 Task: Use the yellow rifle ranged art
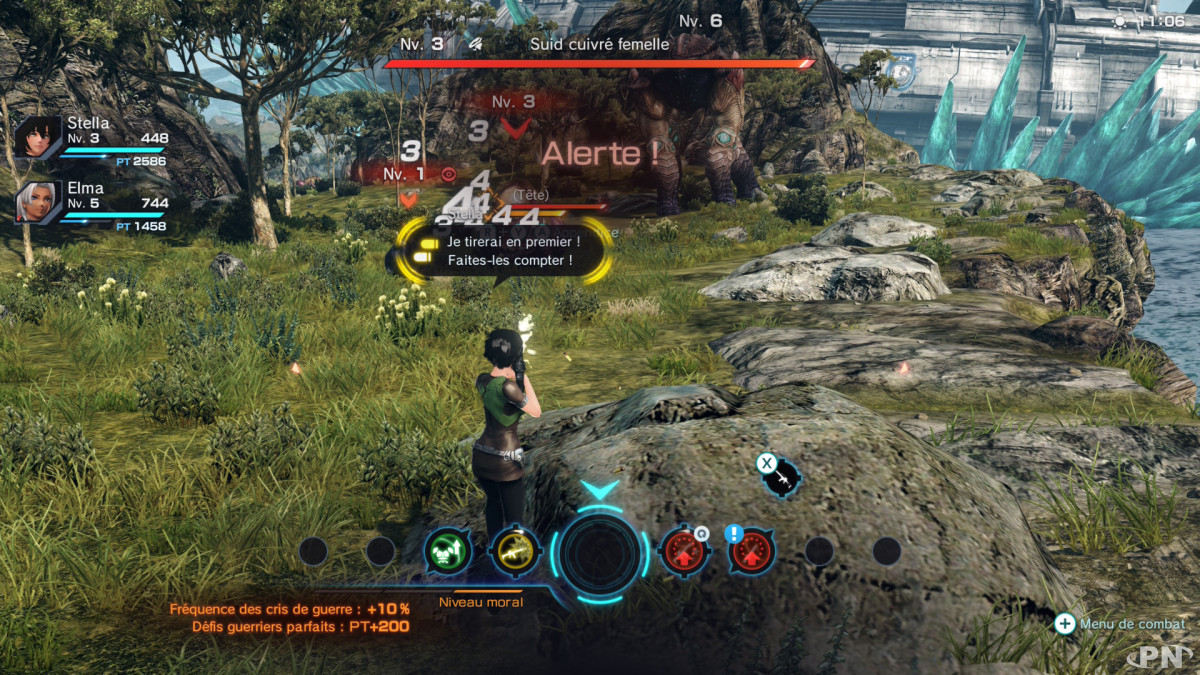[515, 551]
